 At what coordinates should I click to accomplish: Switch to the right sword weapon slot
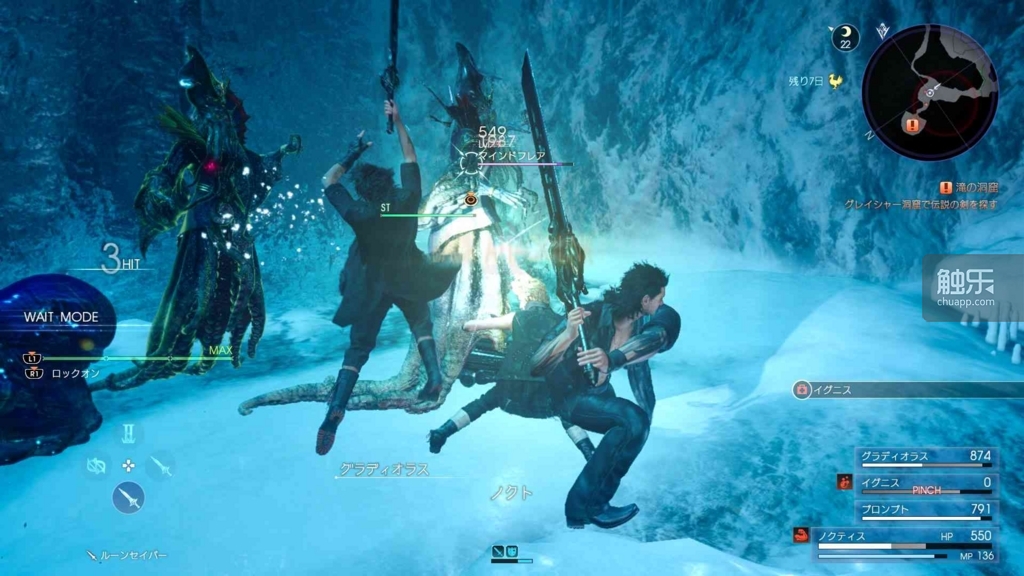coord(161,465)
